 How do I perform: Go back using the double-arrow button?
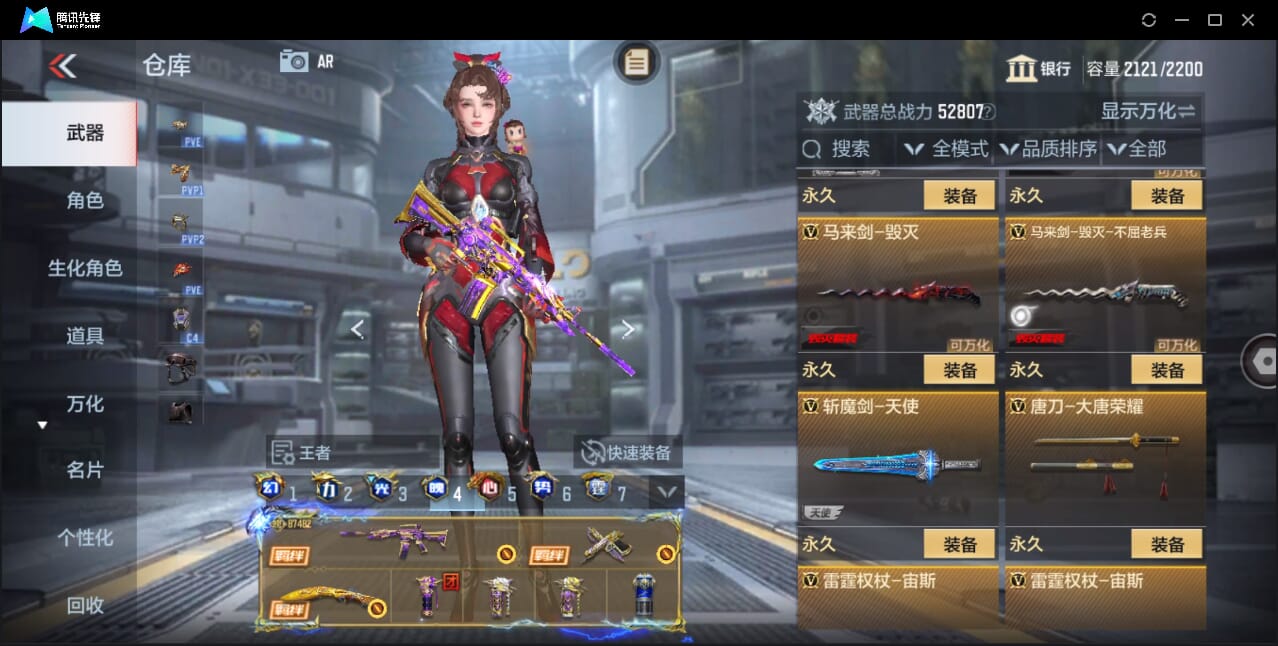pos(62,67)
